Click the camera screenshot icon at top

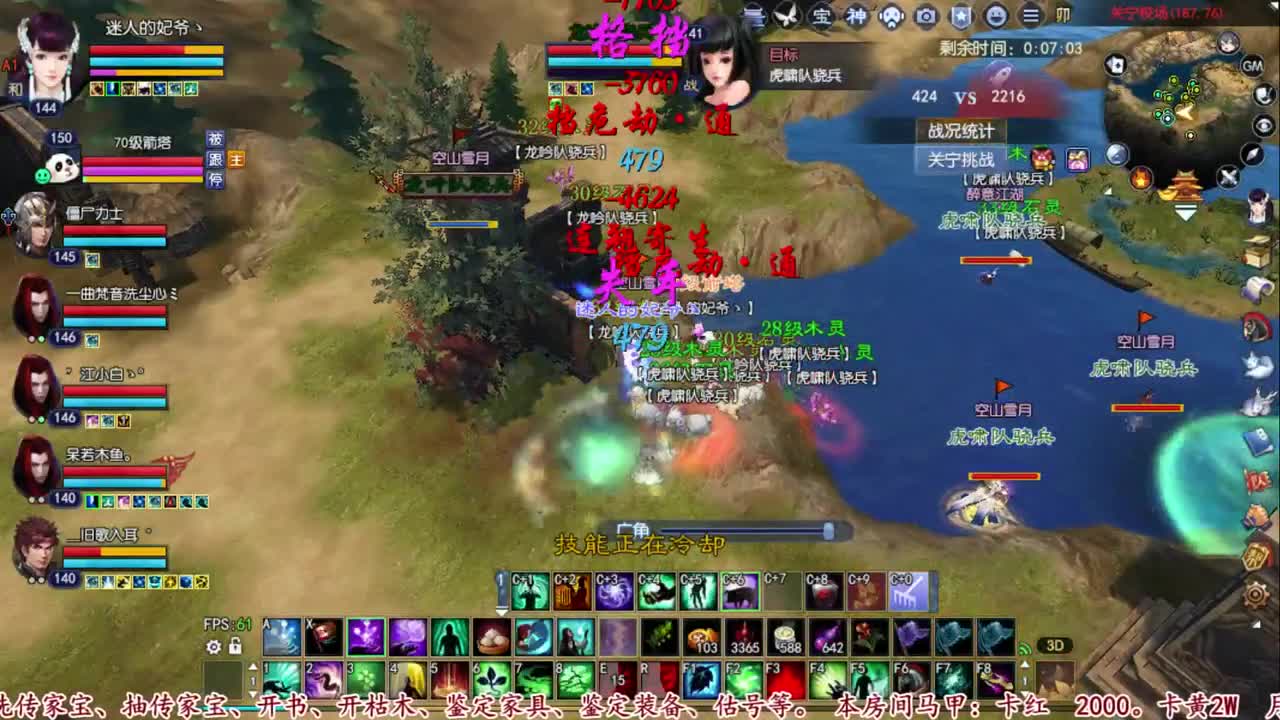pos(926,17)
